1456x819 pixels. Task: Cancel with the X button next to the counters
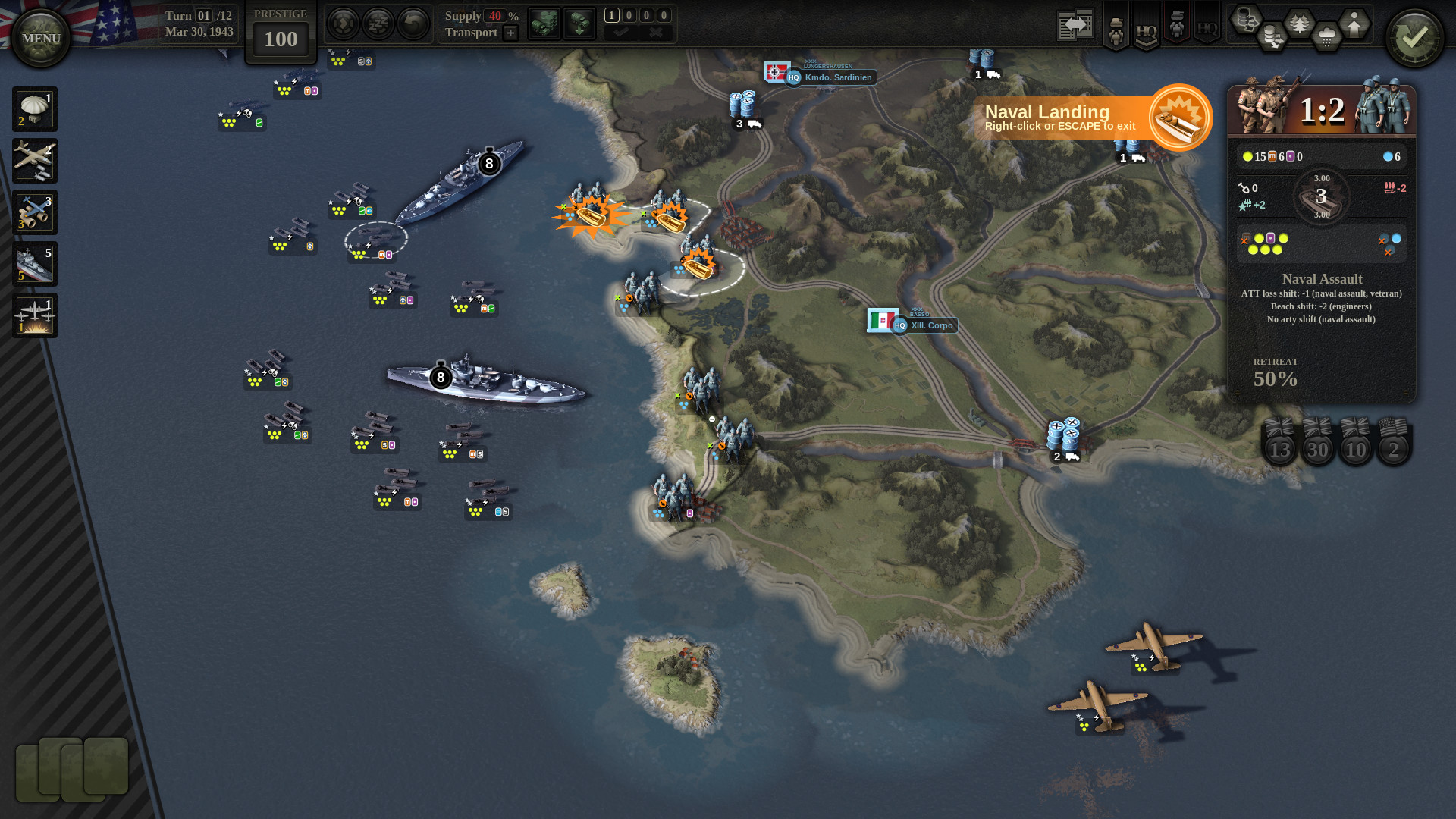click(x=655, y=31)
